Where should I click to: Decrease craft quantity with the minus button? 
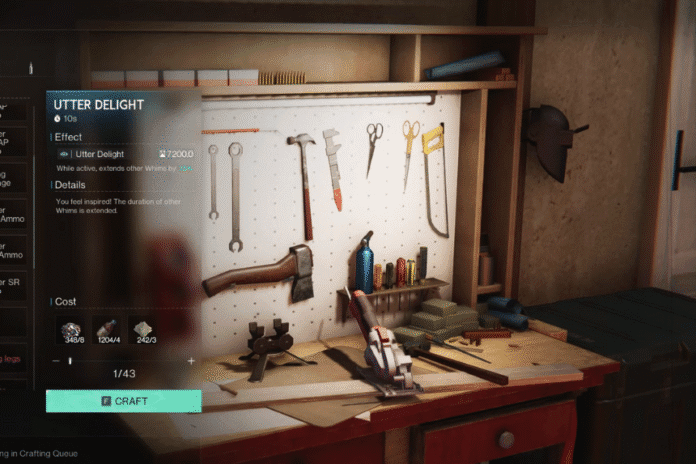pos(55,360)
